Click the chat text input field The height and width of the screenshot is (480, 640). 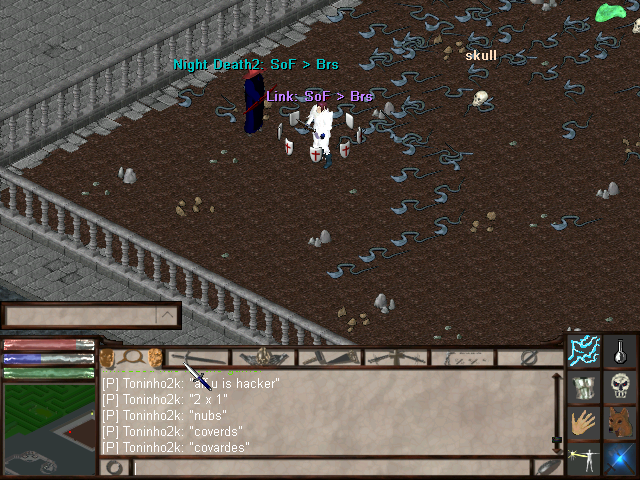click(x=330, y=467)
